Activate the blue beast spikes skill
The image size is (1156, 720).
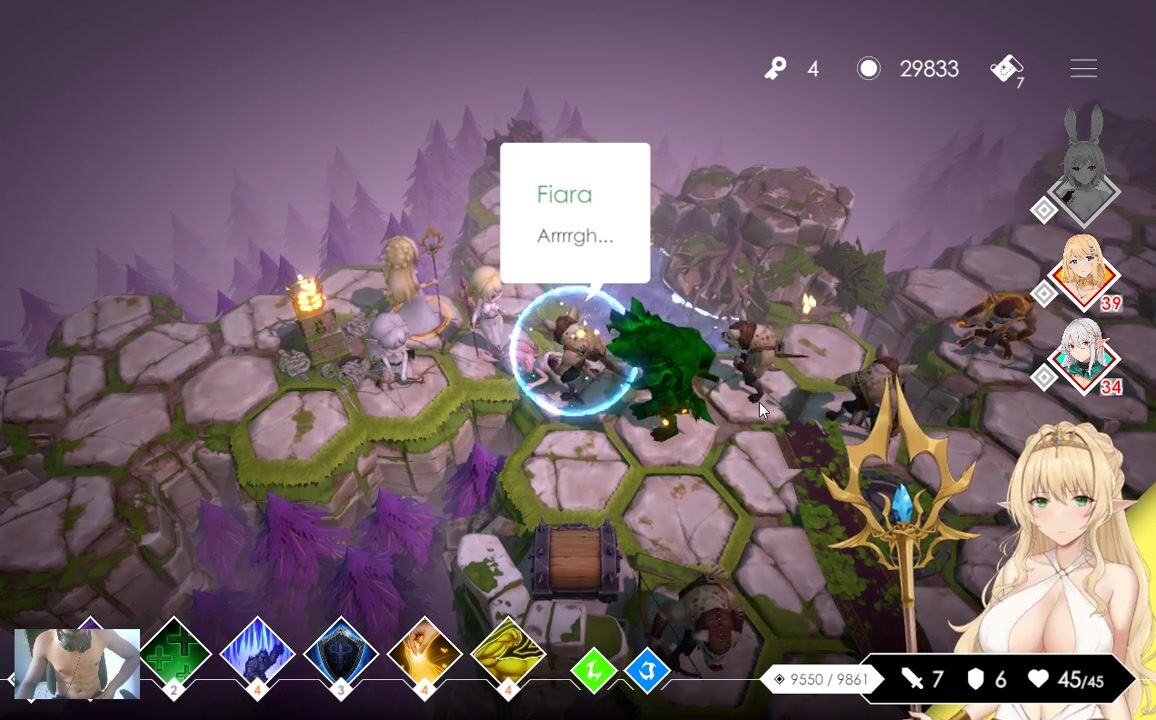257,653
